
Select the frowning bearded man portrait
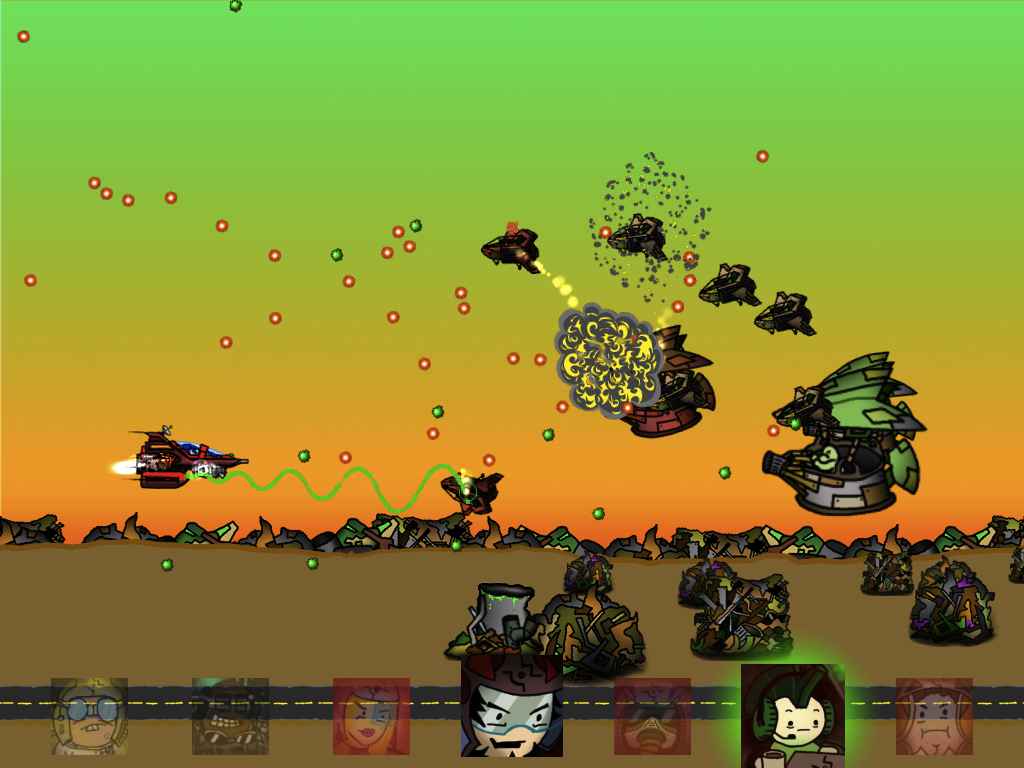tap(934, 716)
